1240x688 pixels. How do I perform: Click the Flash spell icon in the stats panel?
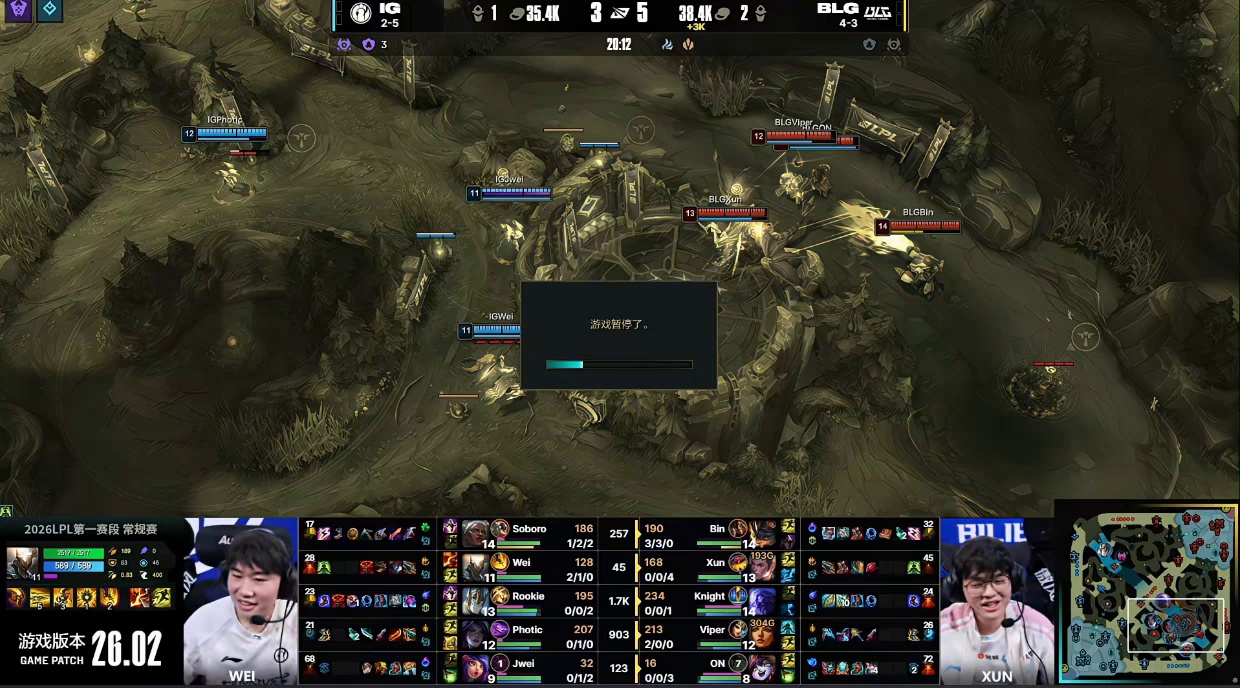coord(161,598)
